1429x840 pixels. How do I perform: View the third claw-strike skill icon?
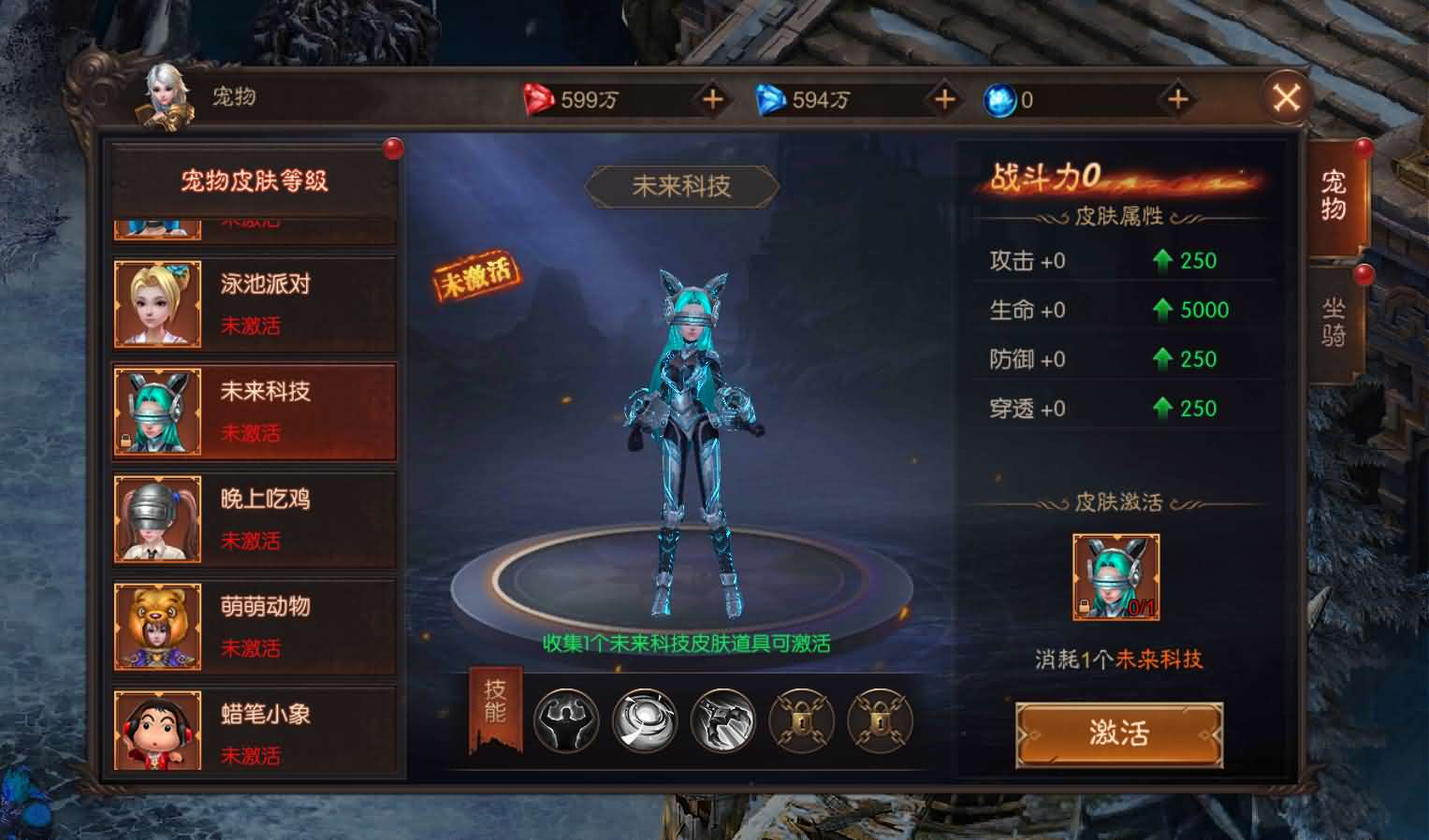pyautogui.click(x=722, y=722)
